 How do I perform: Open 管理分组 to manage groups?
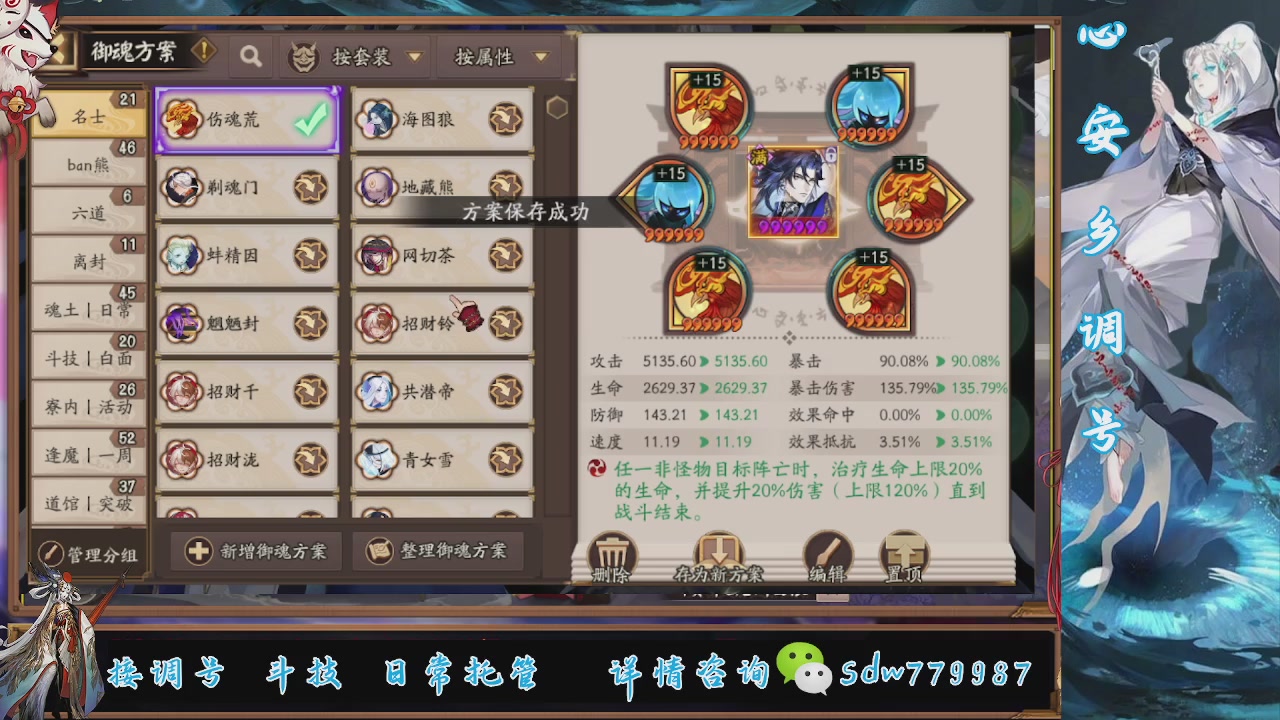[x=88, y=551]
